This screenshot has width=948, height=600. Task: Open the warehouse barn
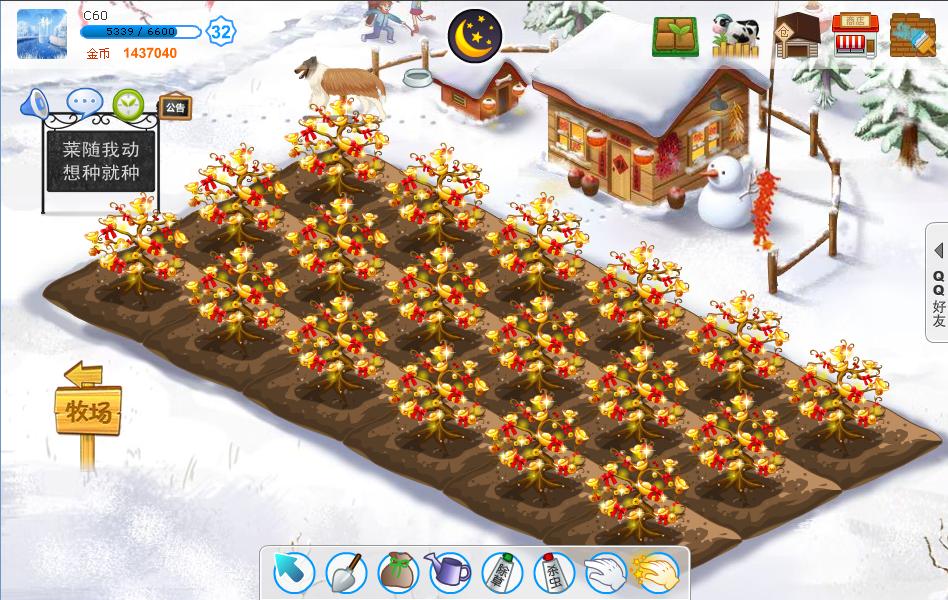pyautogui.click(x=796, y=36)
